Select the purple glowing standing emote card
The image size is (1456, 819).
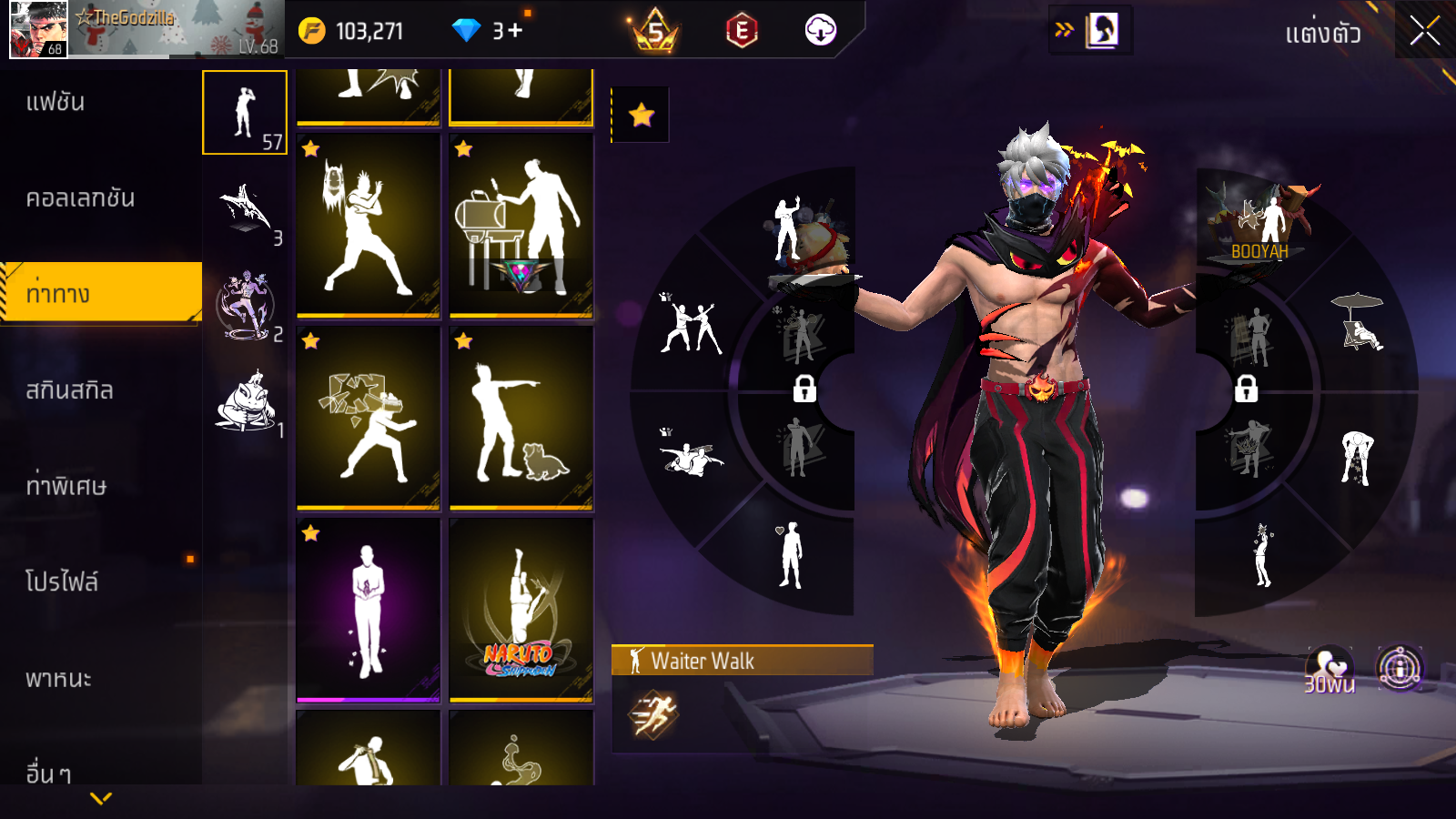tap(368, 610)
